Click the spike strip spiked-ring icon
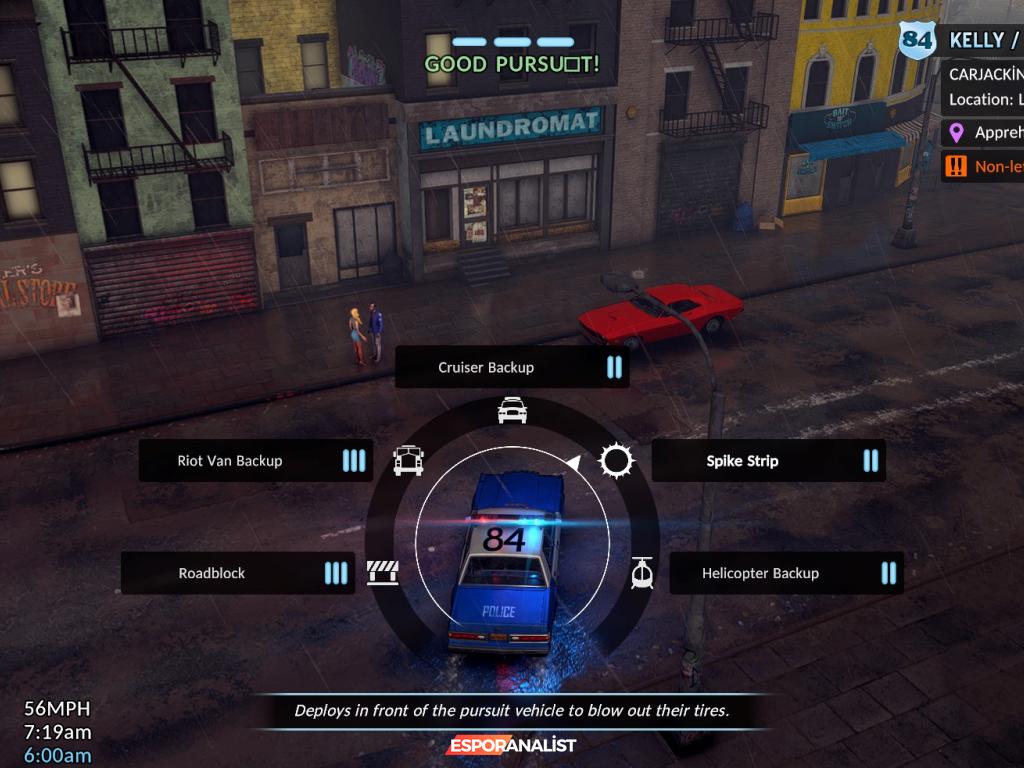Screen dimensions: 1024x768 [616, 461]
